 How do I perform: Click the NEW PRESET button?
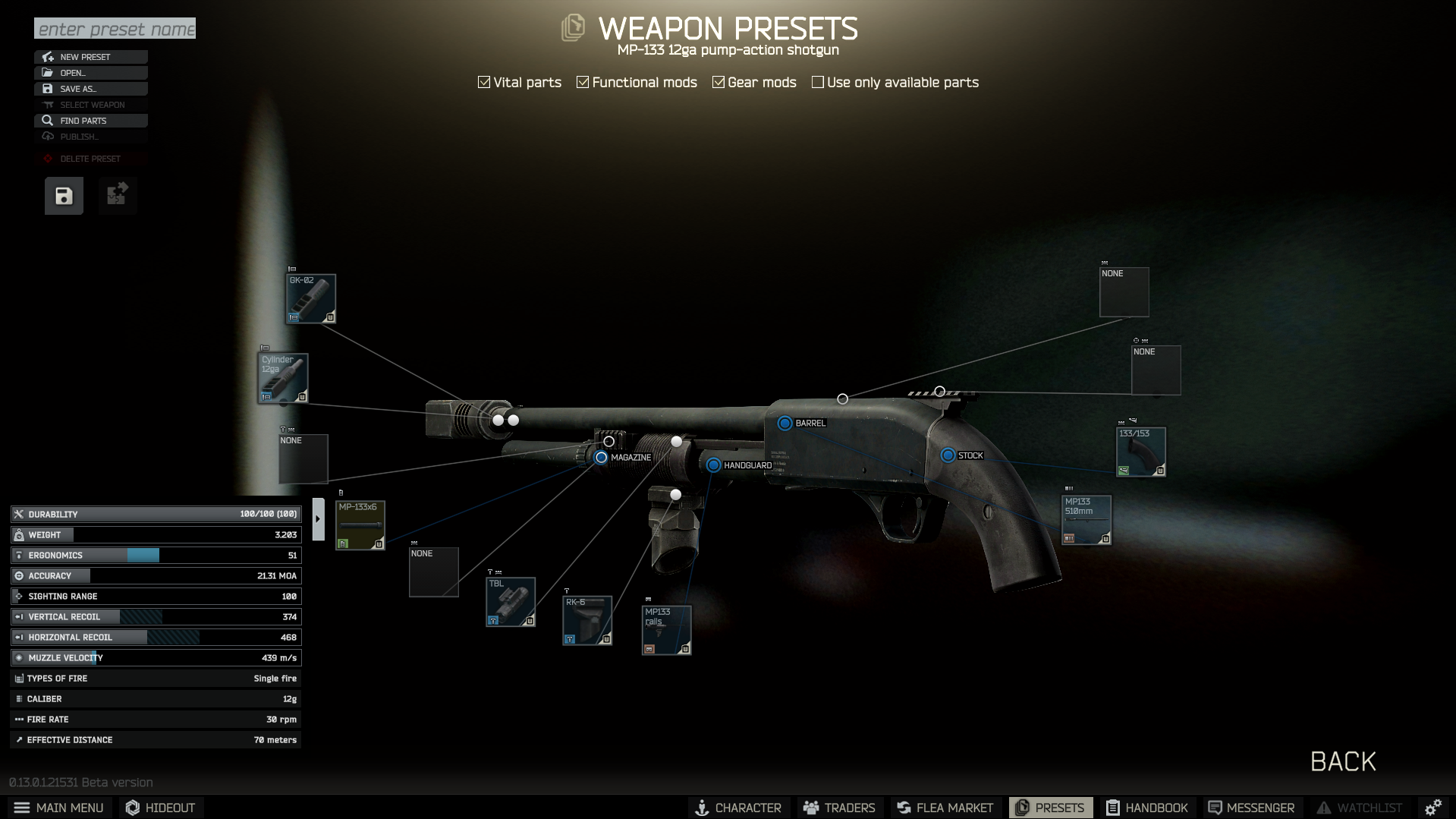tap(91, 56)
